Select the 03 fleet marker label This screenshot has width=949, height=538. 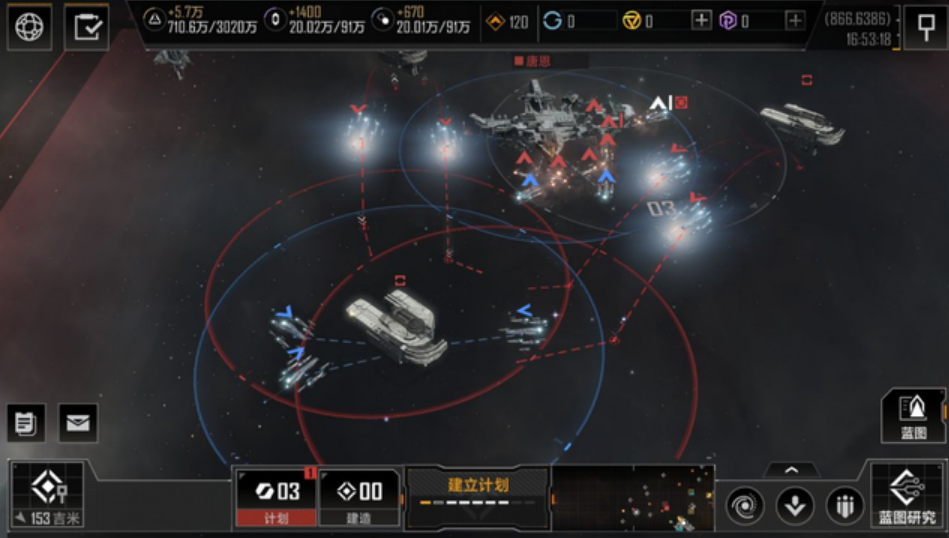click(662, 209)
